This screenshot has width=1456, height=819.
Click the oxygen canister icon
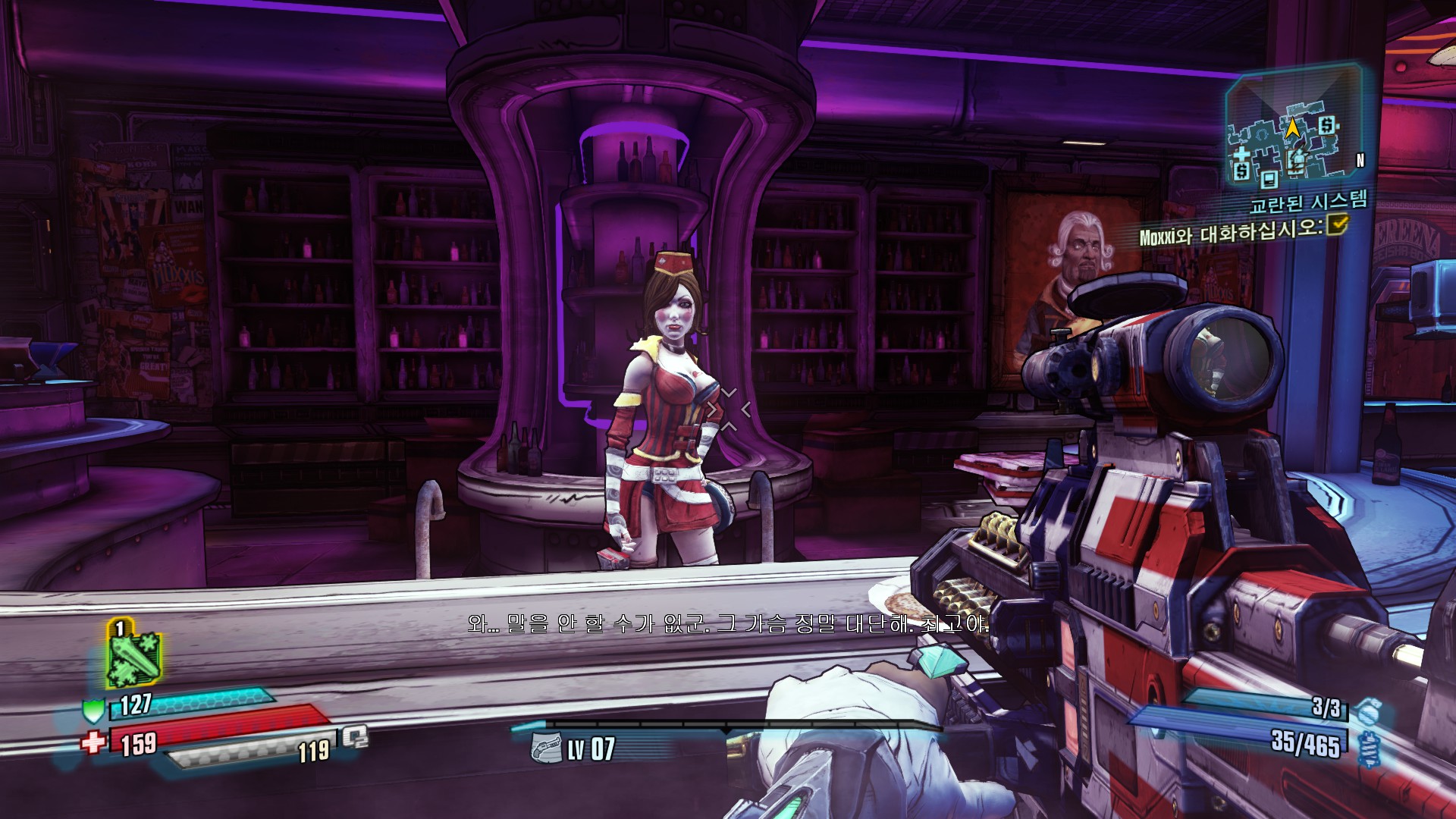pyautogui.click(x=354, y=736)
